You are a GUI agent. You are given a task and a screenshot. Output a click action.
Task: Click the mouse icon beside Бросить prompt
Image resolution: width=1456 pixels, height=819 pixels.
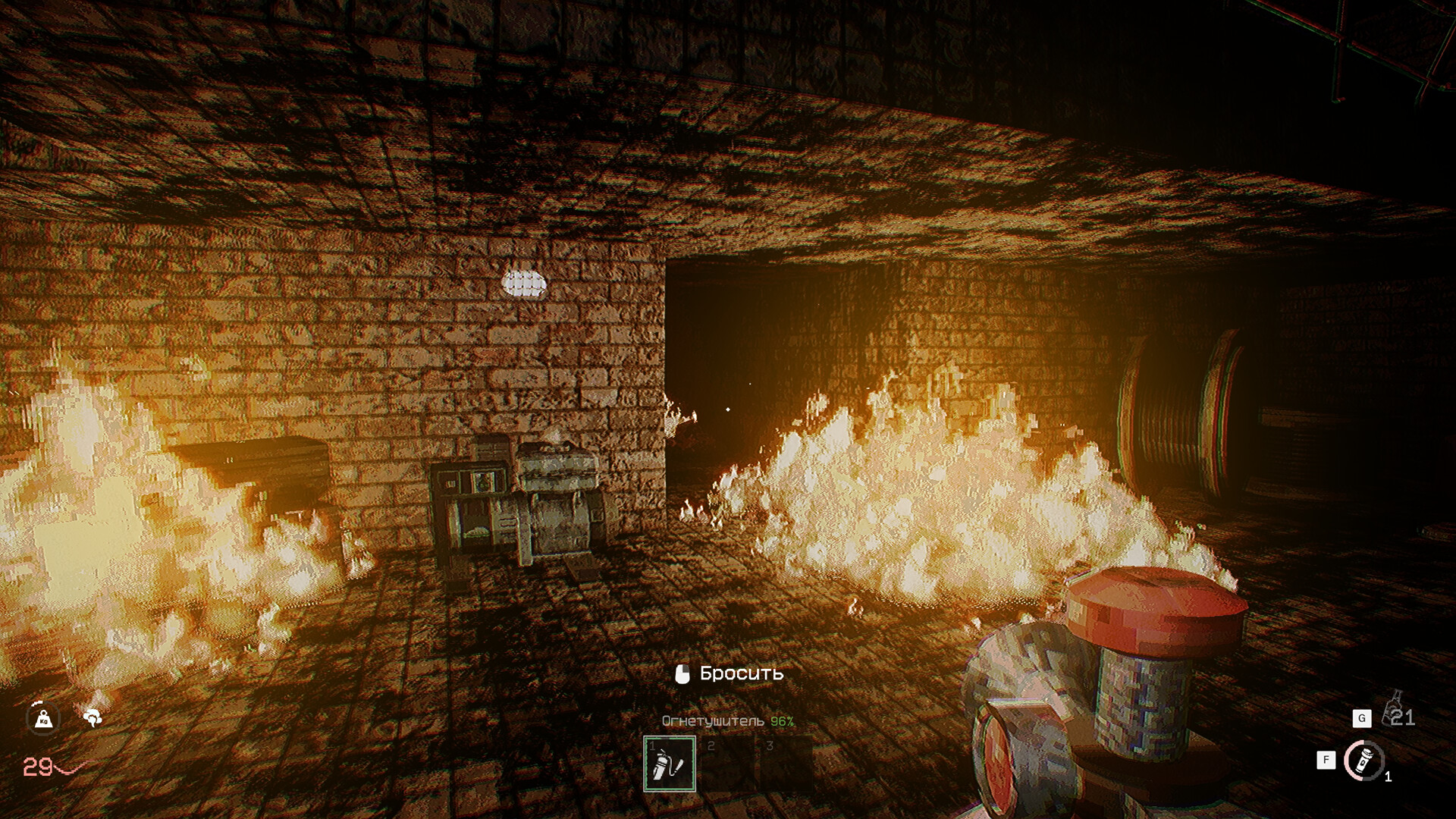click(x=681, y=672)
